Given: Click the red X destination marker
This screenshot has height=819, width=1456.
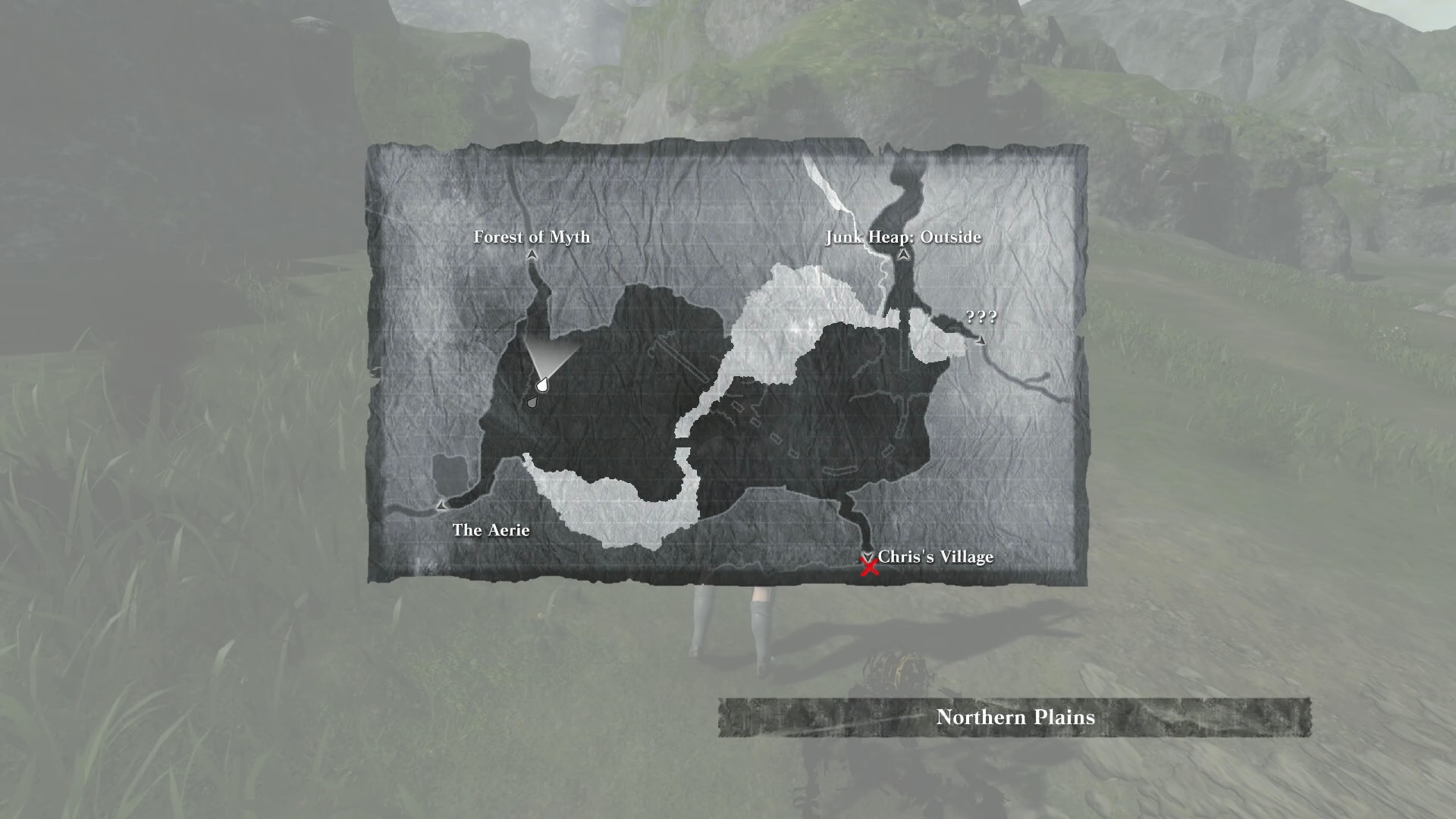Looking at the screenshot, I should click(x=869, y=566).
